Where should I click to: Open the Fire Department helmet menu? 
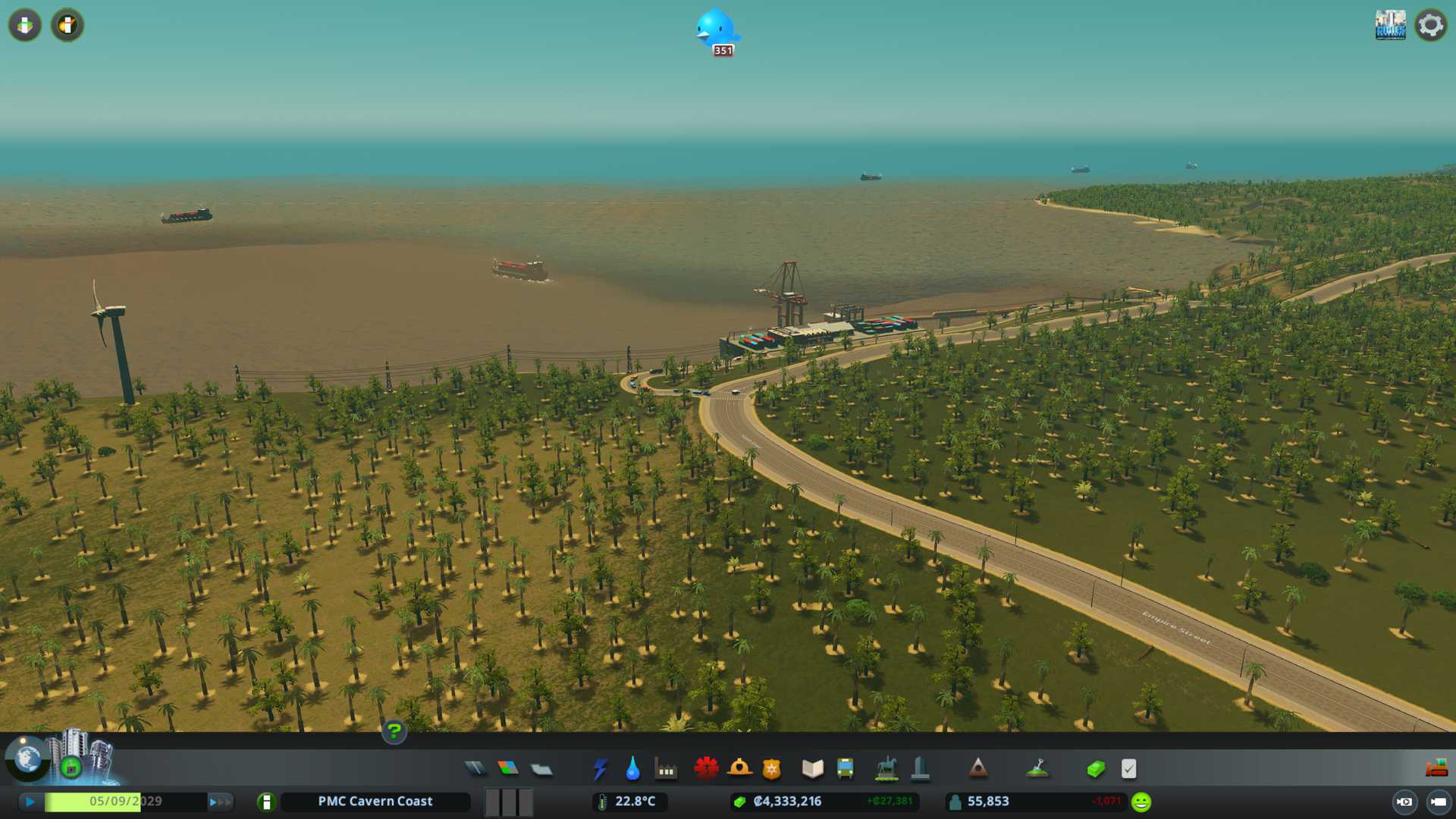point(739,769)
